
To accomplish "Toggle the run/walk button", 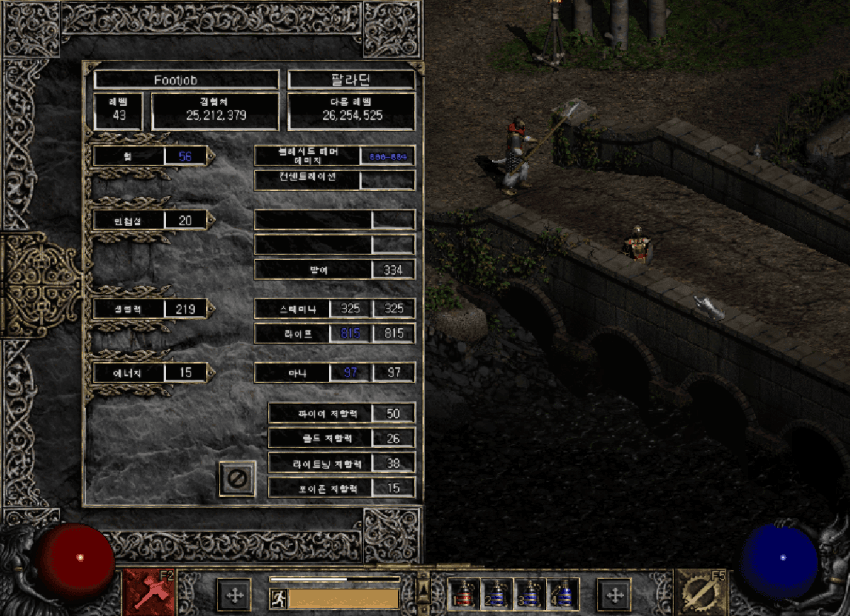I will (x=278, y=598).
